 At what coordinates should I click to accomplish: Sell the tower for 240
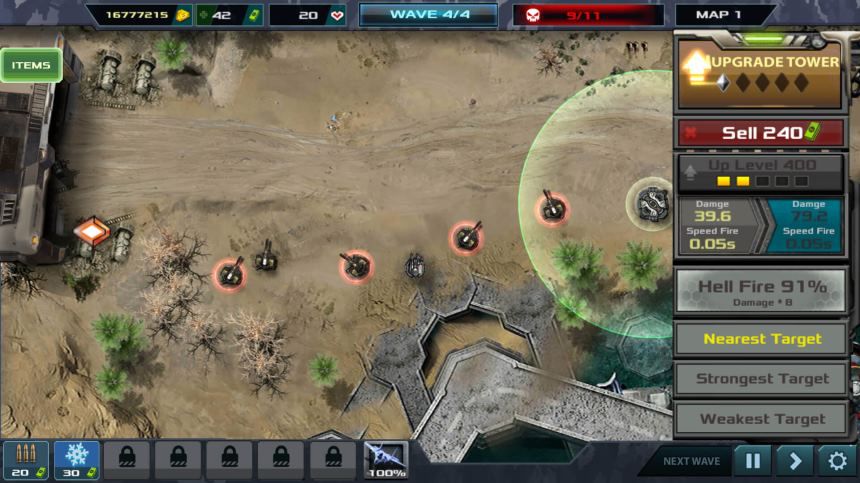[x=762, y=133]
